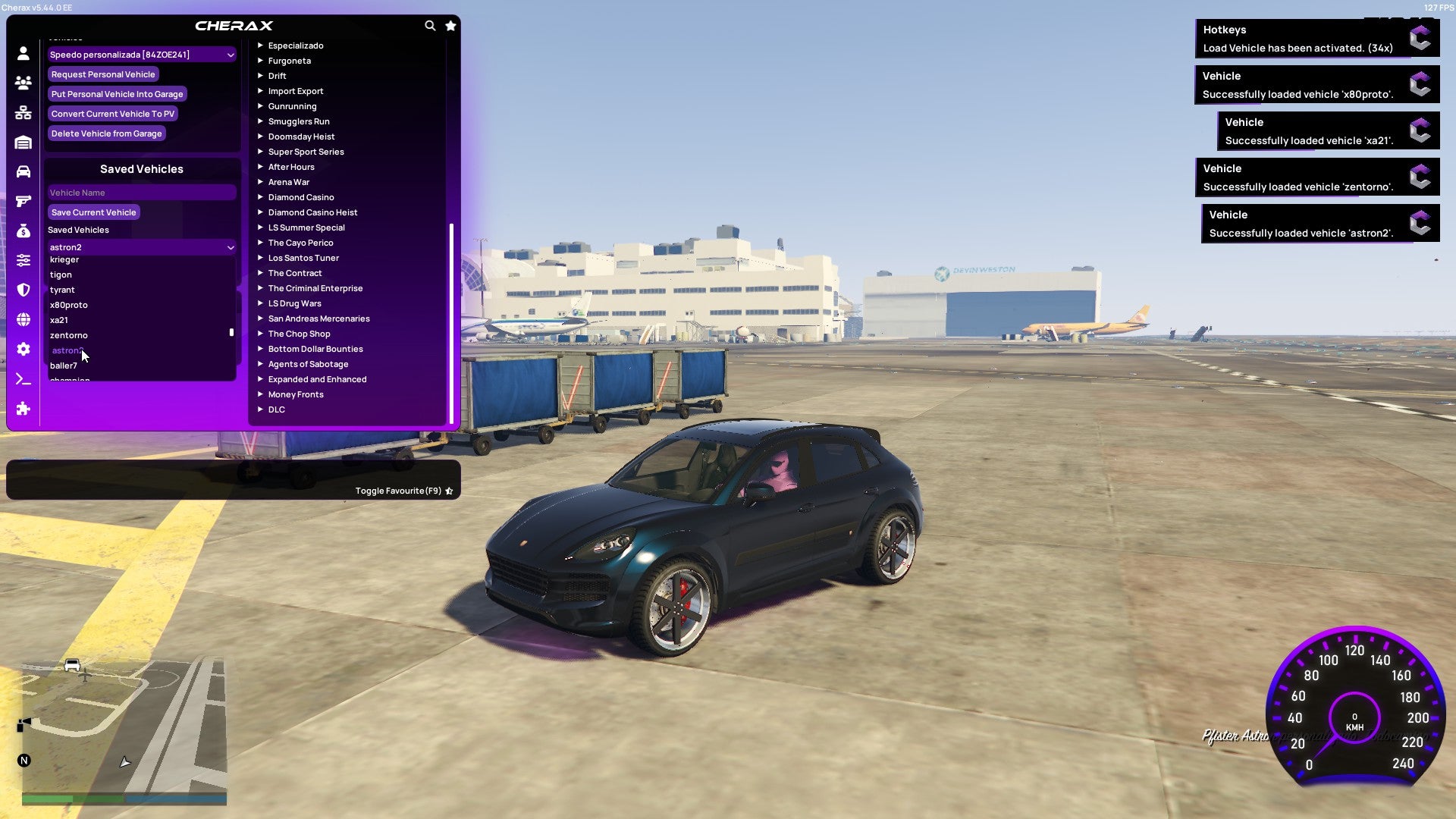This screenshot has height=819, width=1456.
Task: Select the Online Players group icon
Action: (23, 83)
